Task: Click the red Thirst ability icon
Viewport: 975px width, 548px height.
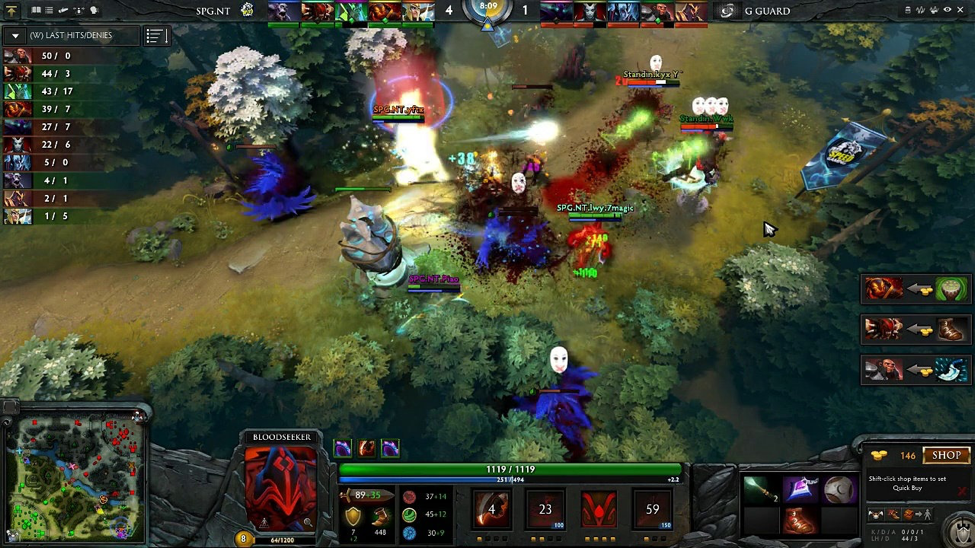Action: (x=599, y=509)
